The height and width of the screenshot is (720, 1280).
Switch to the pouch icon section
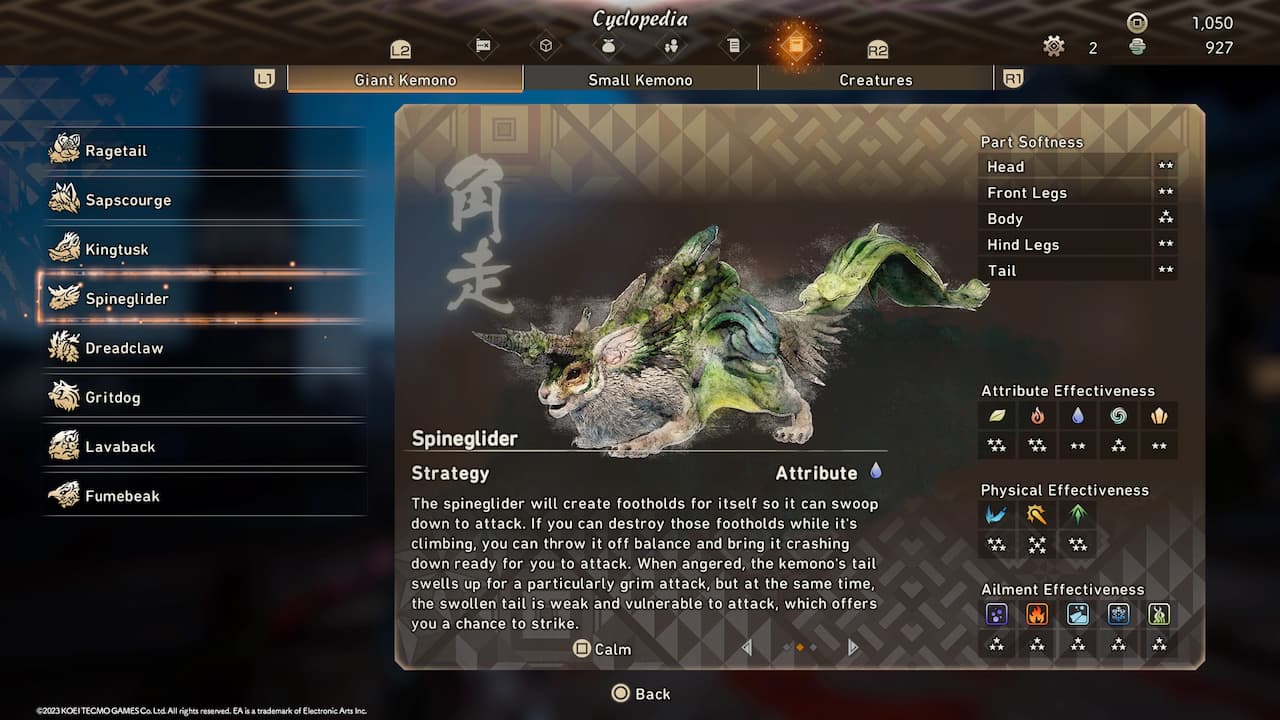tap(608, 45)
